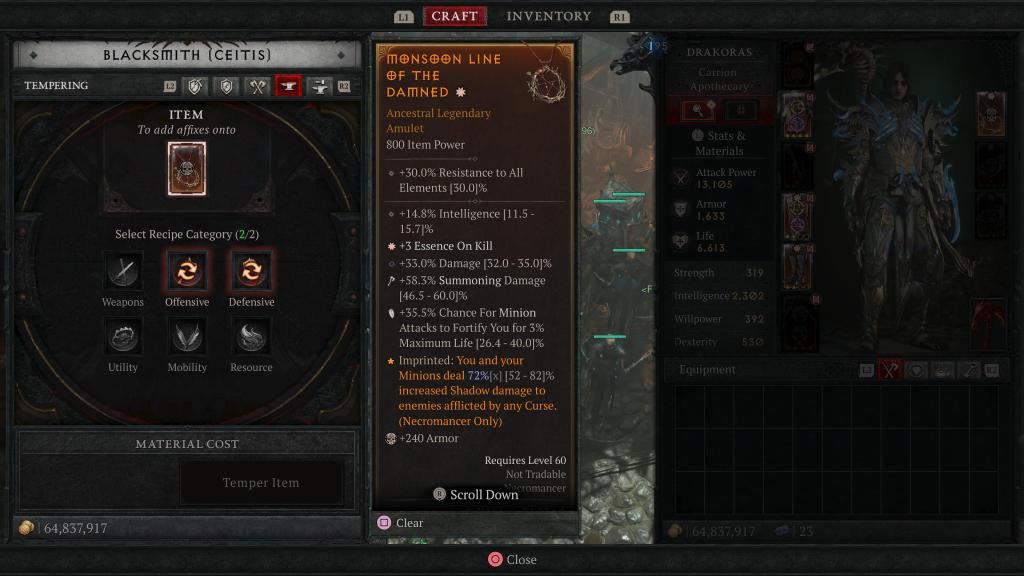Select the equipped amulet slot beside character
Image resolution: width=1024 pixels, height=576 pixels.
coord(991,113)
